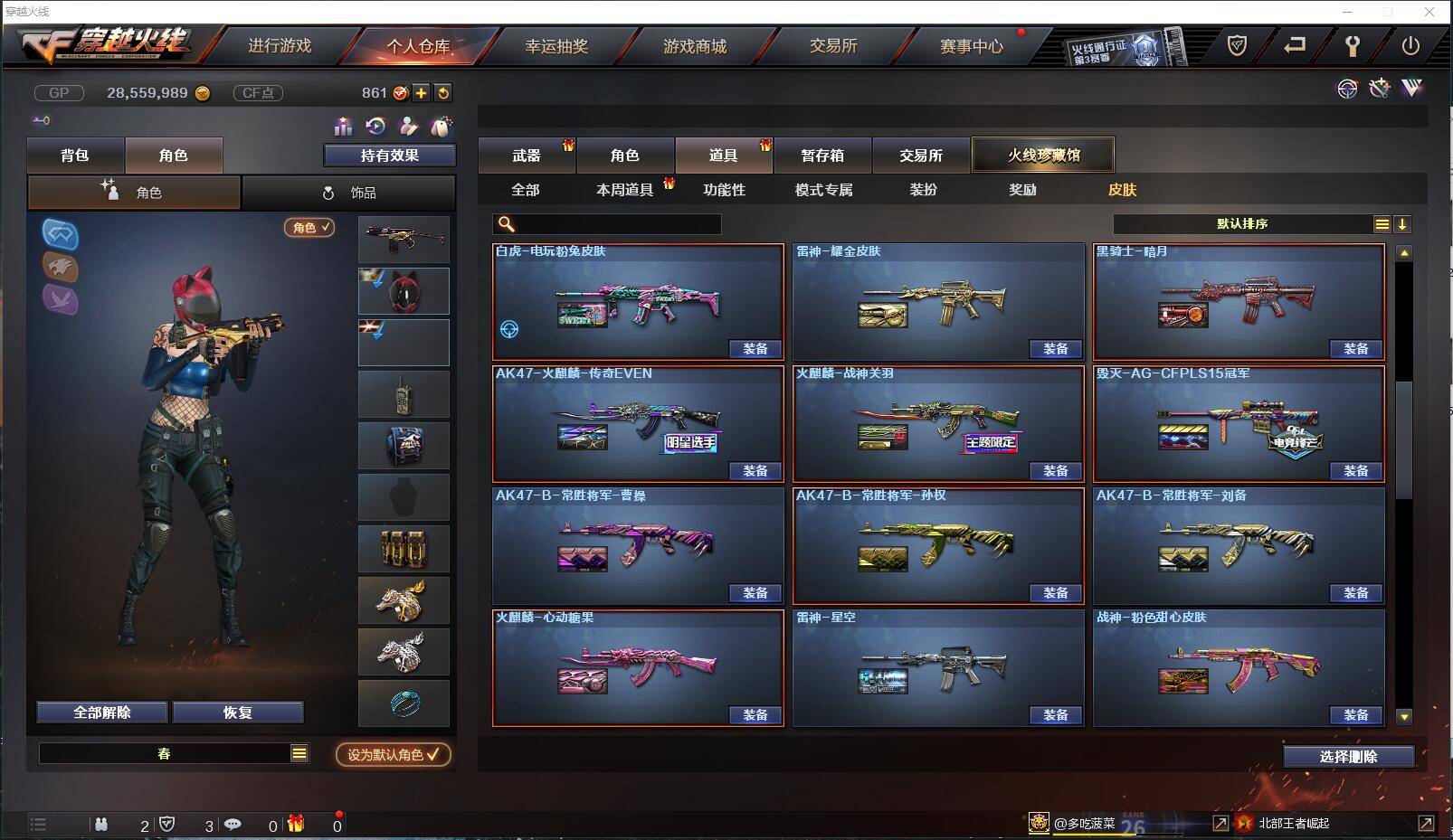The width and height of the screenshot is (1453, 840).
Task: Equip 雷神-星空 via its 装备 button
Action: click(x=1056, y=715)
